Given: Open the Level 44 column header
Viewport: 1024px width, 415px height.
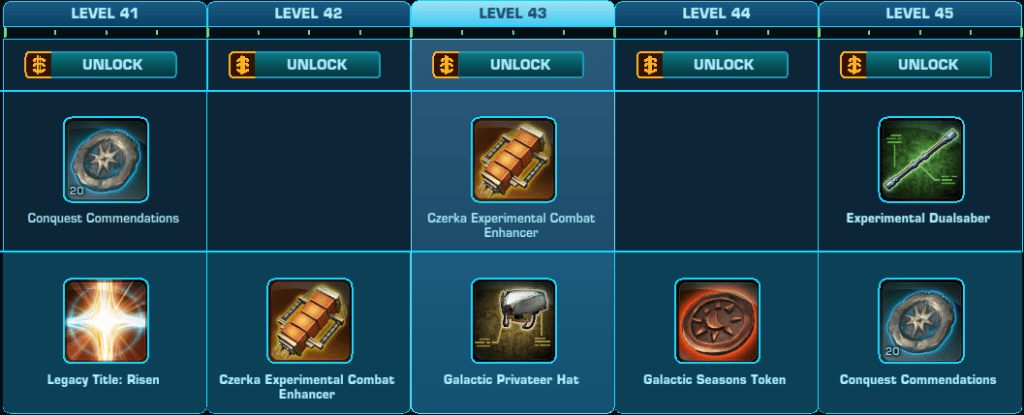Looking at the screenshot, I should click(717, 14).
